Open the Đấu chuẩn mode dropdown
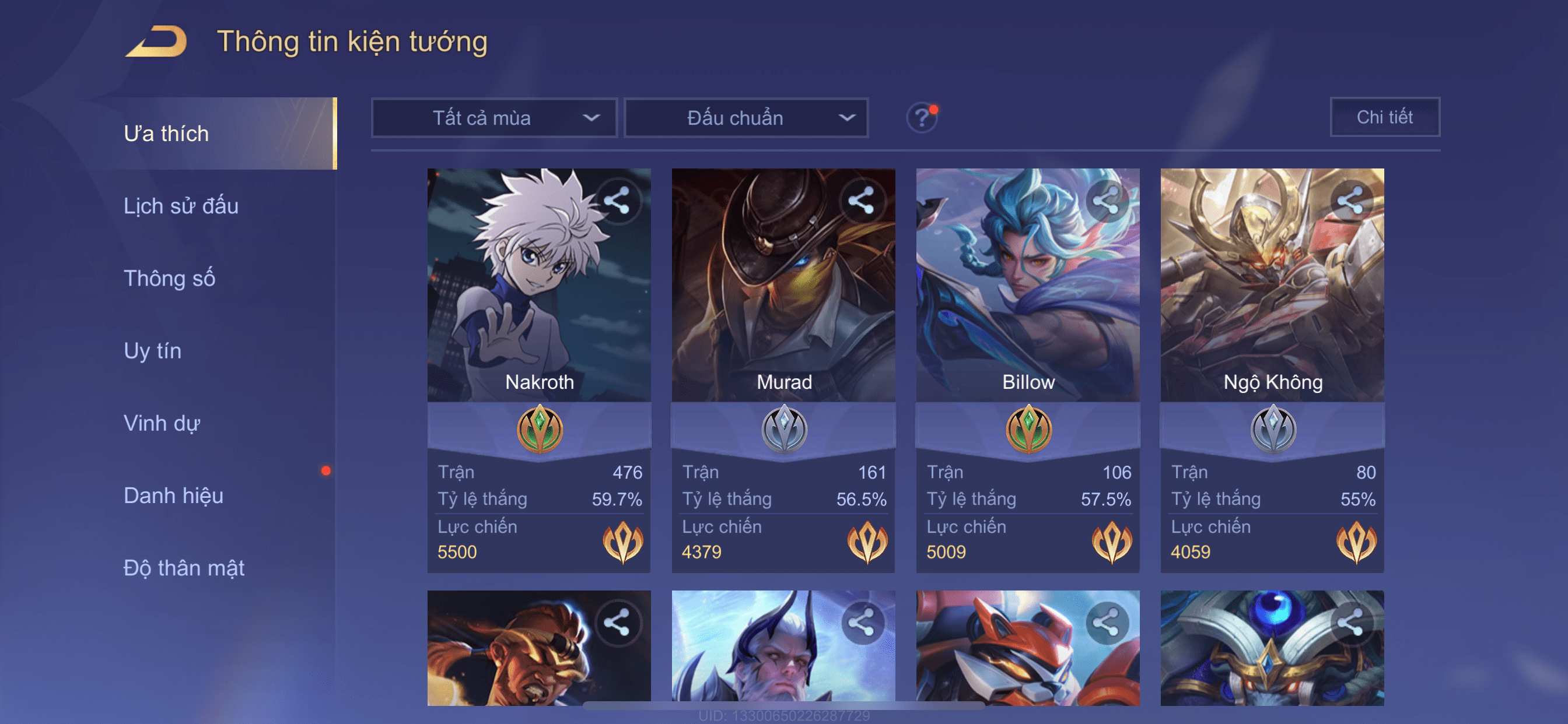 (746, 117)
